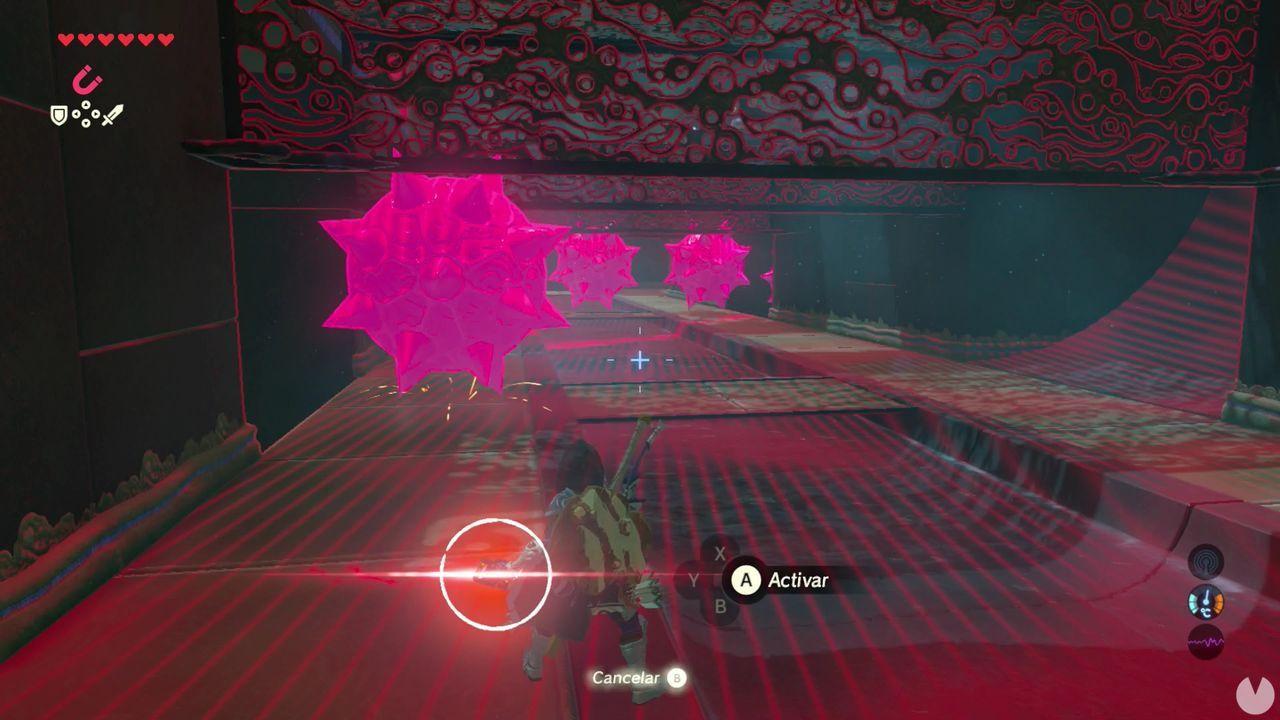Click the sword icon in the HUD

point(114,114)
